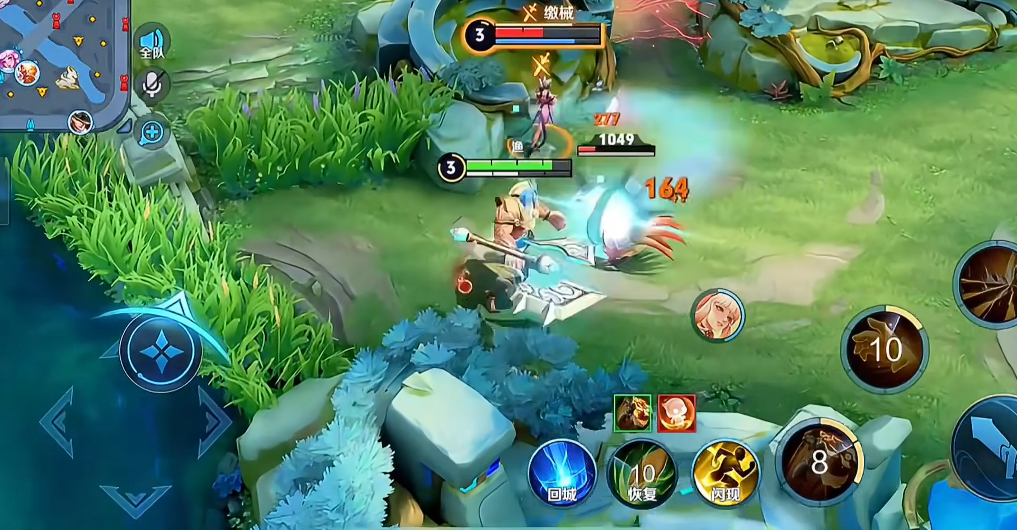Activate the 回城 recall spell
The width and height of the screenshot is (1017, 530).
pos(562,470)
